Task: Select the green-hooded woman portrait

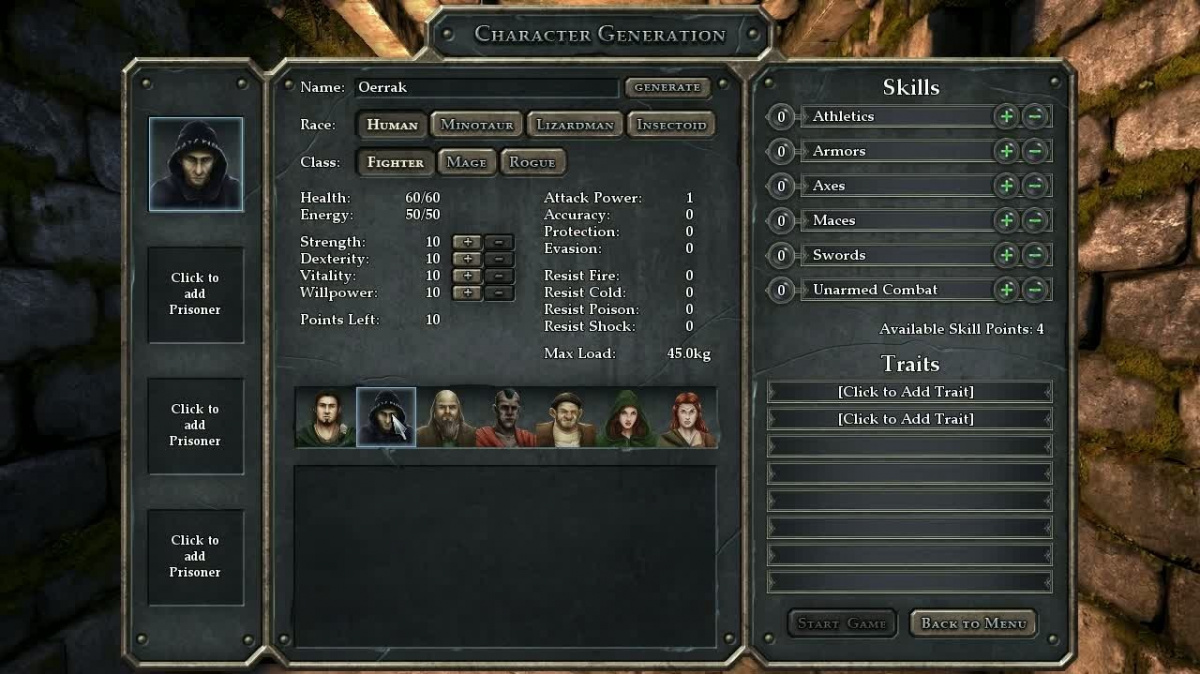Action: point(626,418)
